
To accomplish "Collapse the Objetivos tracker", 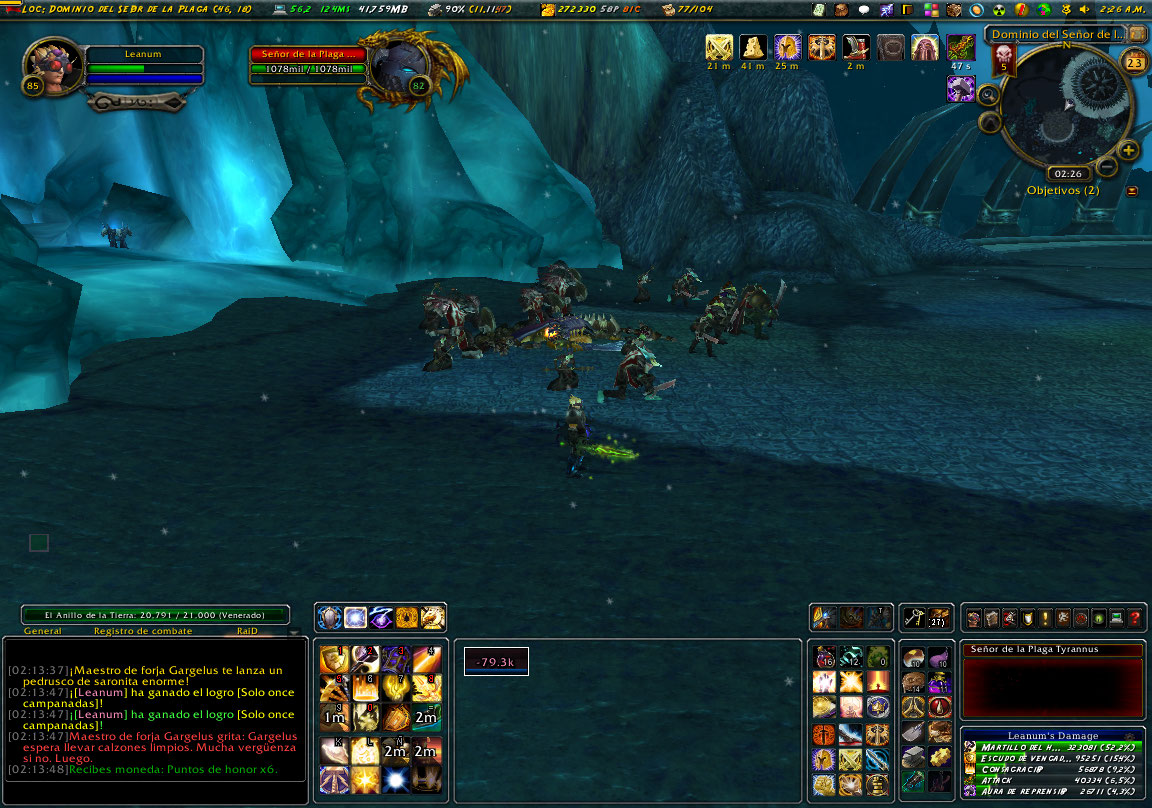I will pos(1131,190).
